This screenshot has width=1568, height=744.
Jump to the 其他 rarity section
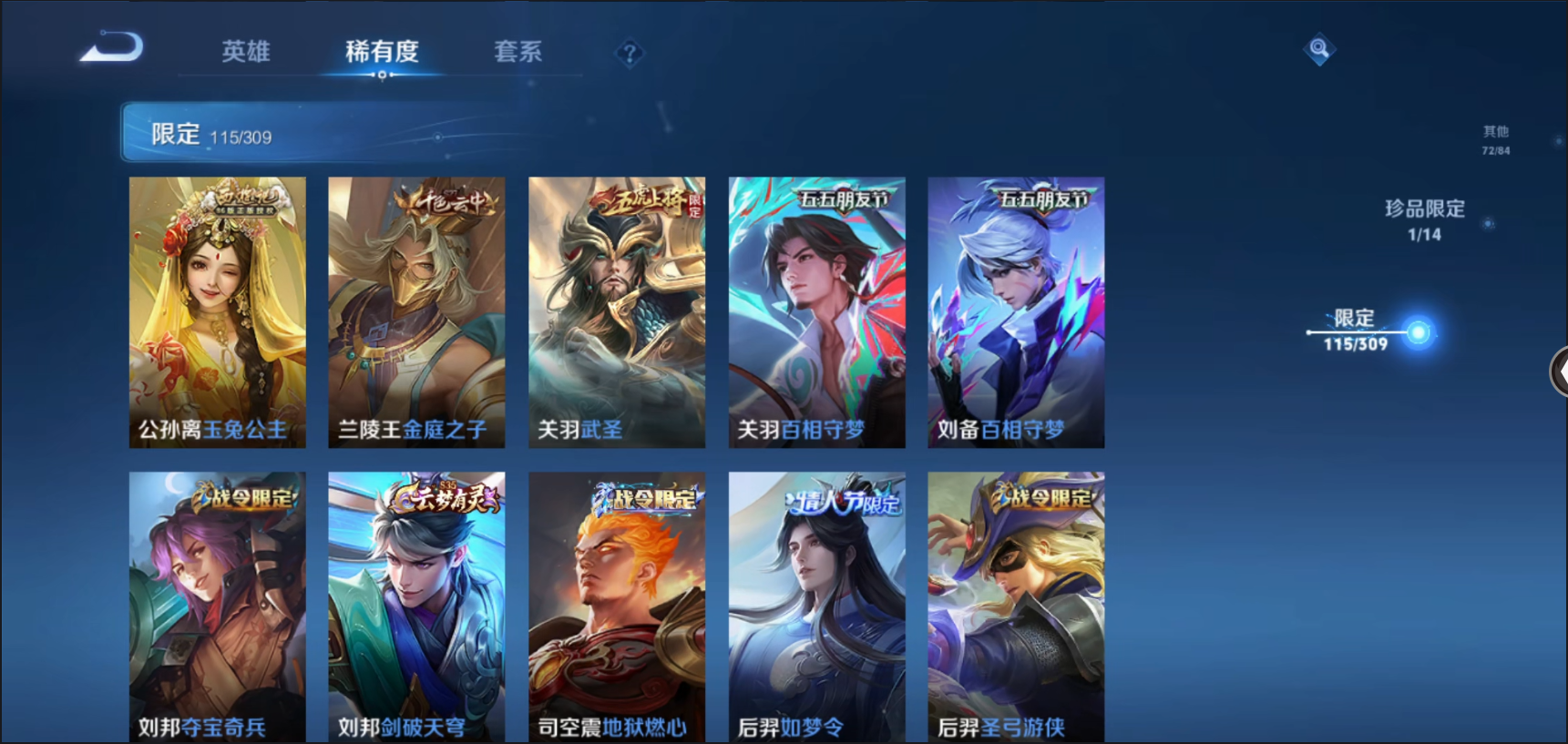pos(1495,139)
